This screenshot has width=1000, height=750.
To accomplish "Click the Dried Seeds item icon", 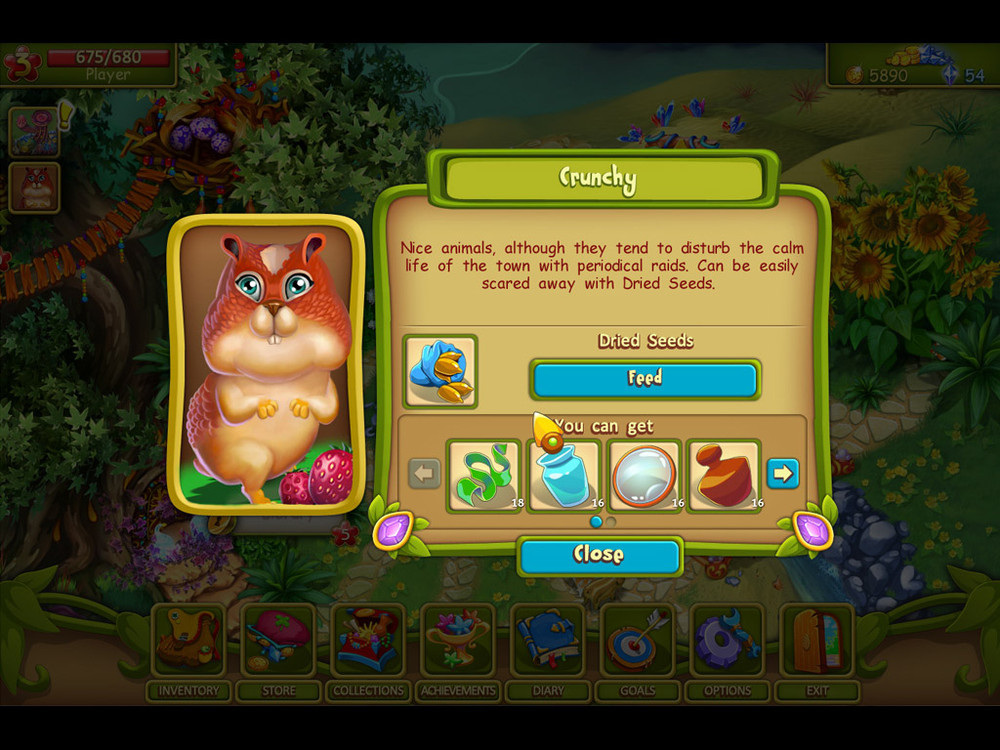I will (x=440, y=371).
